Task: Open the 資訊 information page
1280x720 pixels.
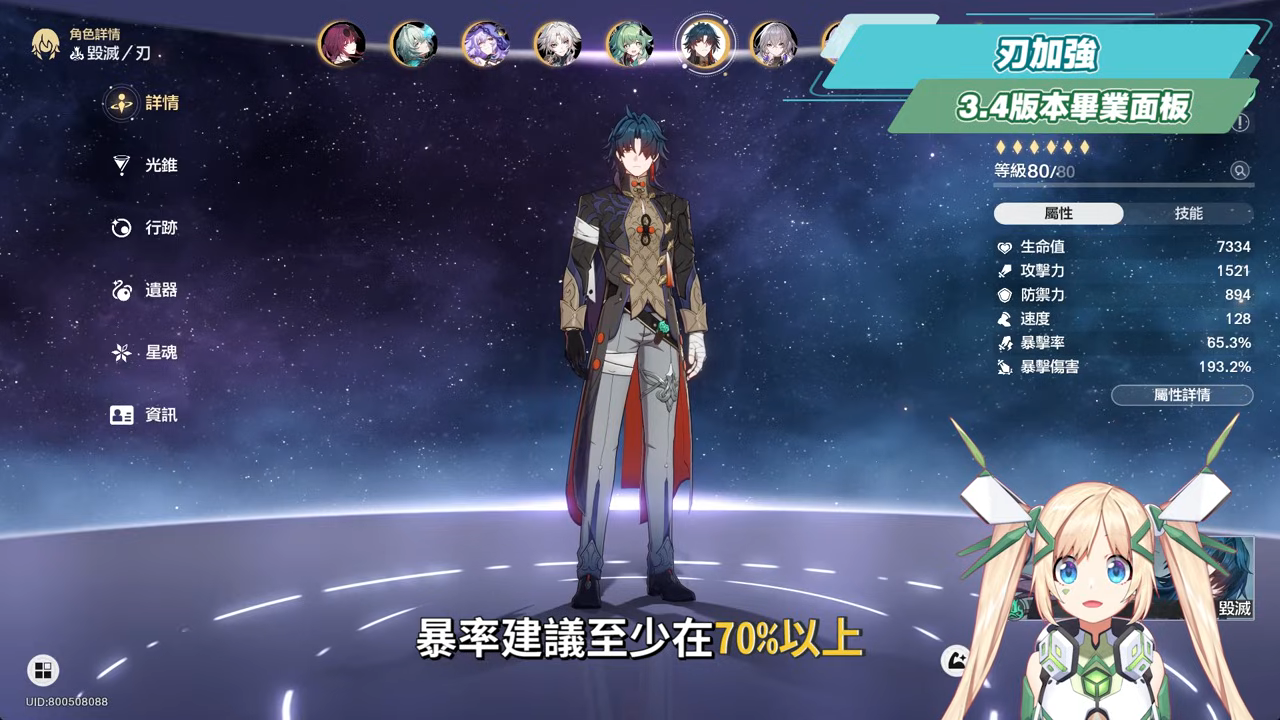Action: (x=146, y=415)
